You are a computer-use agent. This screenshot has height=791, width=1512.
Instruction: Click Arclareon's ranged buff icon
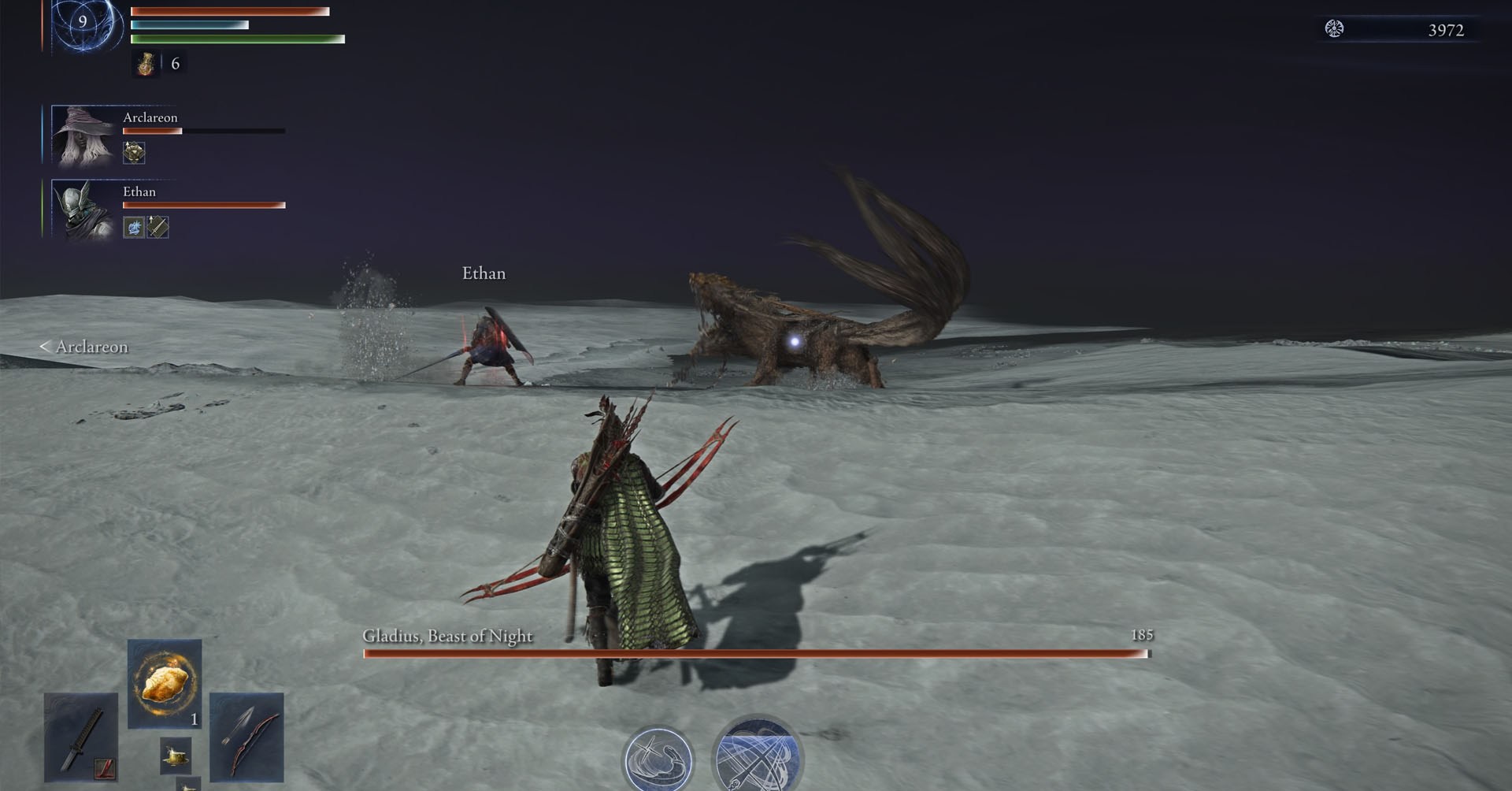click(x=132, y=154)
